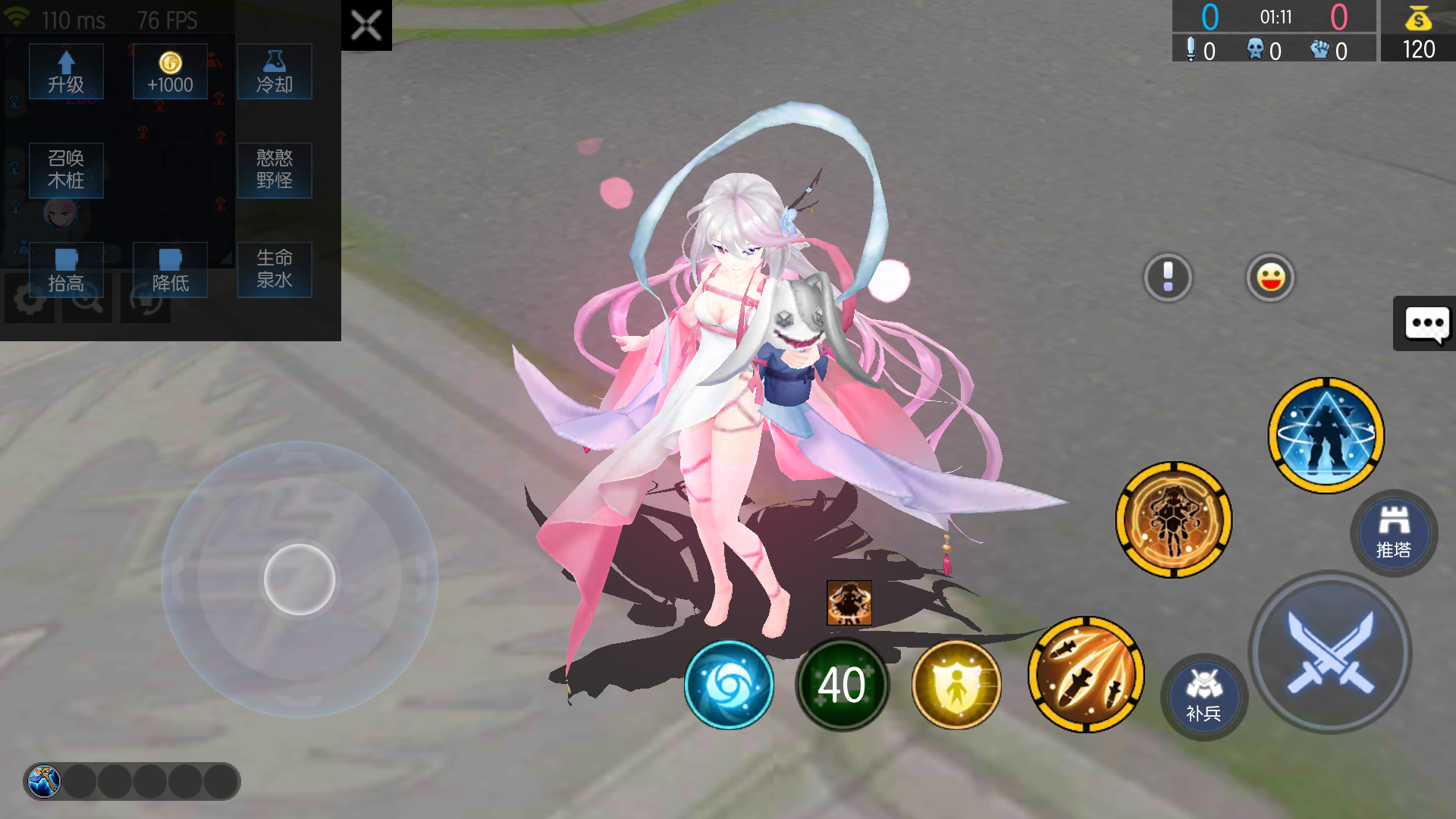Activate the yellow shield ability icon

click(x=956, y=684)
